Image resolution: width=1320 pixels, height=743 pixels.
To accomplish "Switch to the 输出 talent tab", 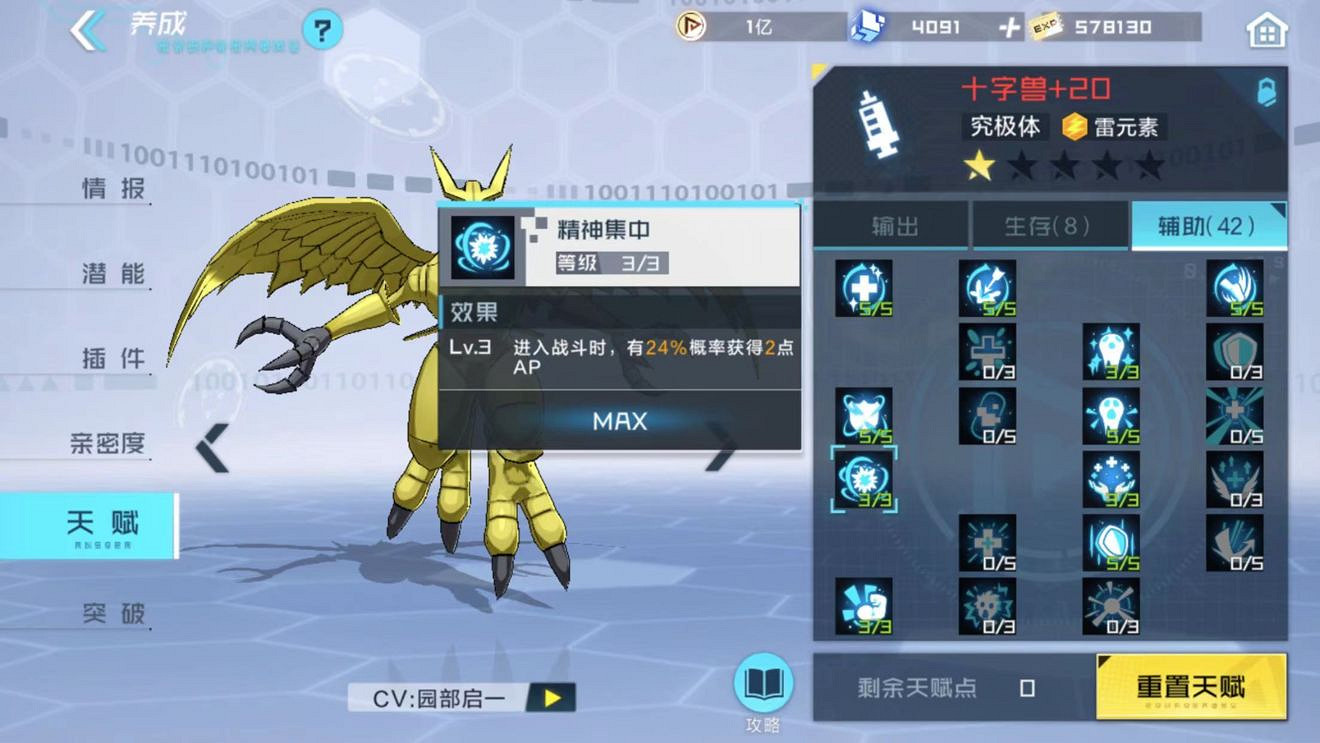I will (x=893, y=226).
